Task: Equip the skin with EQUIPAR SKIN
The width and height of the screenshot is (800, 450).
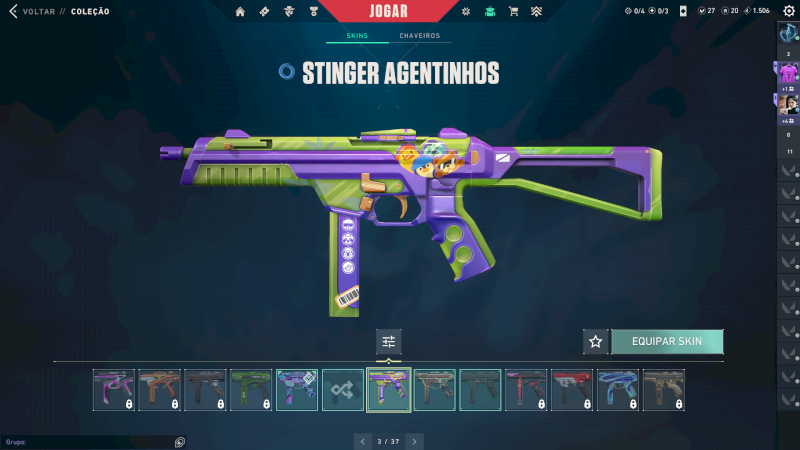Action: 666,341
